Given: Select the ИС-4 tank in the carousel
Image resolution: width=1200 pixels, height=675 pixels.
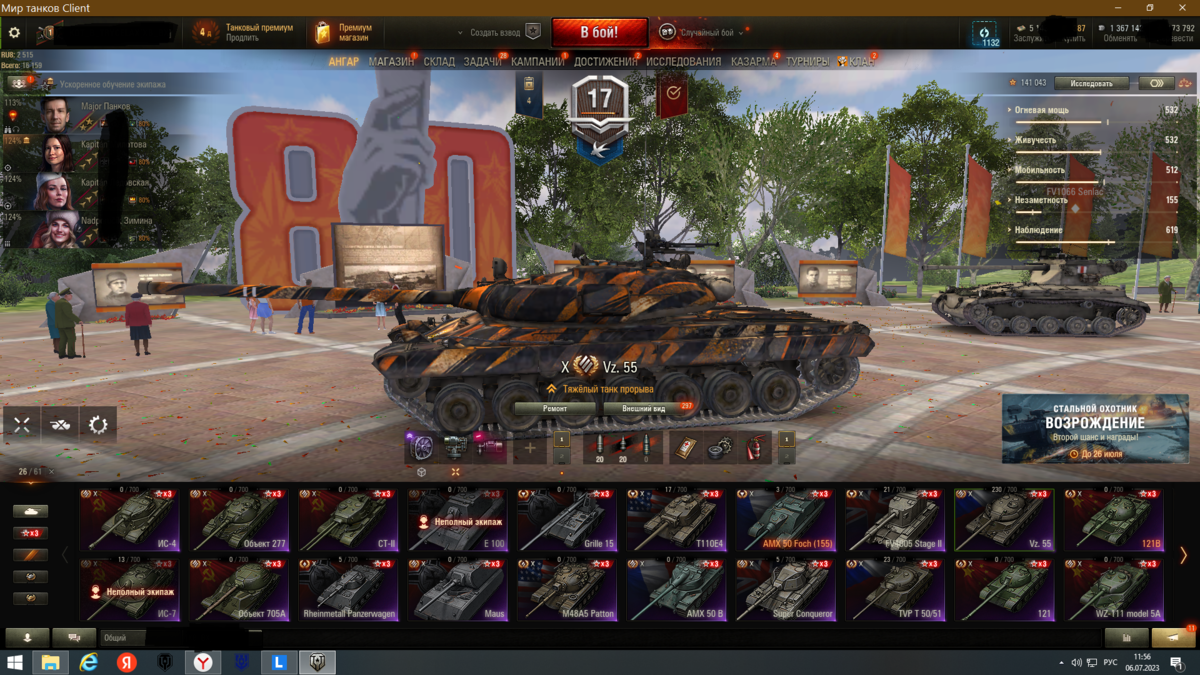Looking at the screenshot, I should tap(128, 520).
